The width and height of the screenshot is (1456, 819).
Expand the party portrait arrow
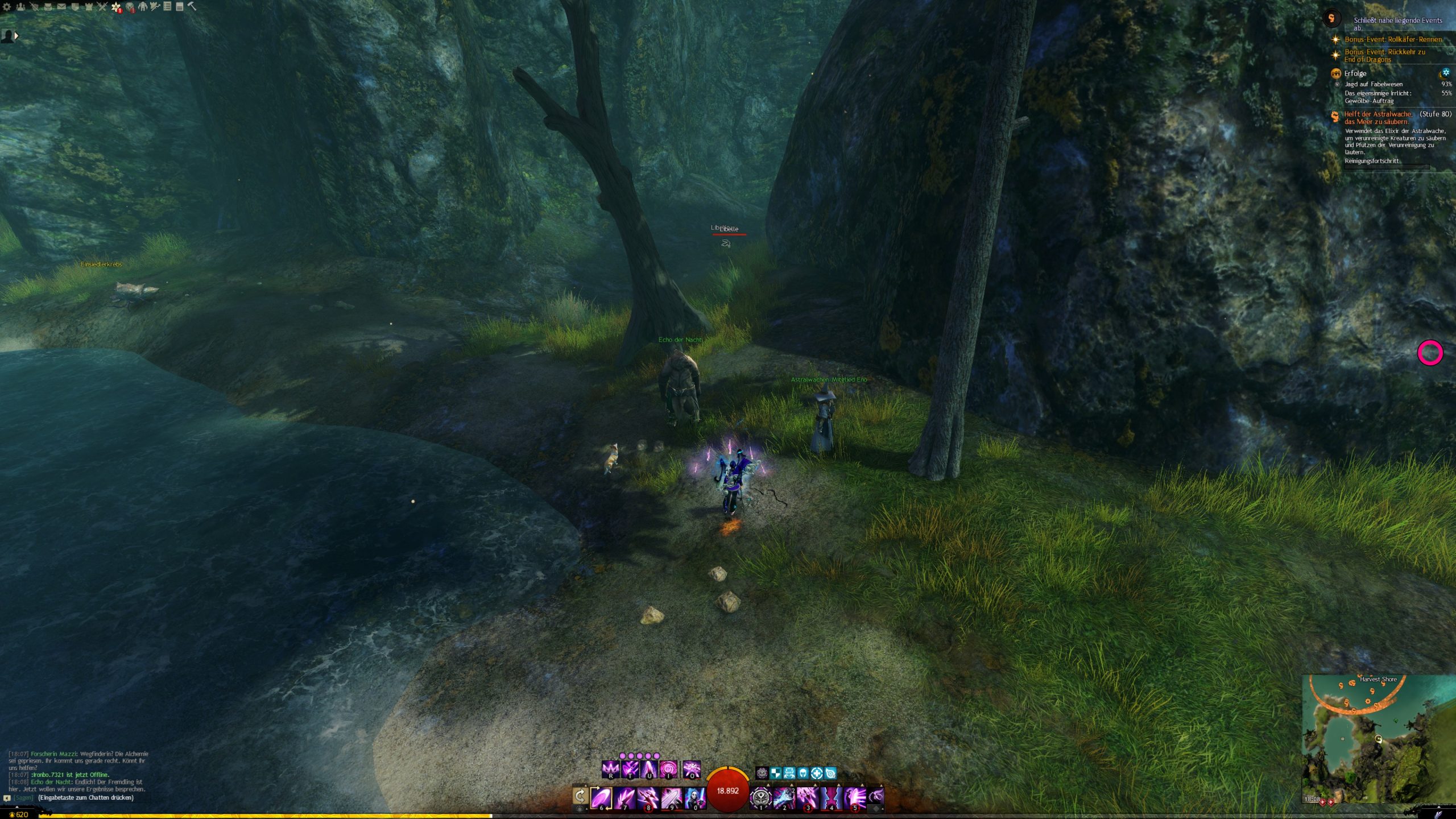tap(16, 36)
